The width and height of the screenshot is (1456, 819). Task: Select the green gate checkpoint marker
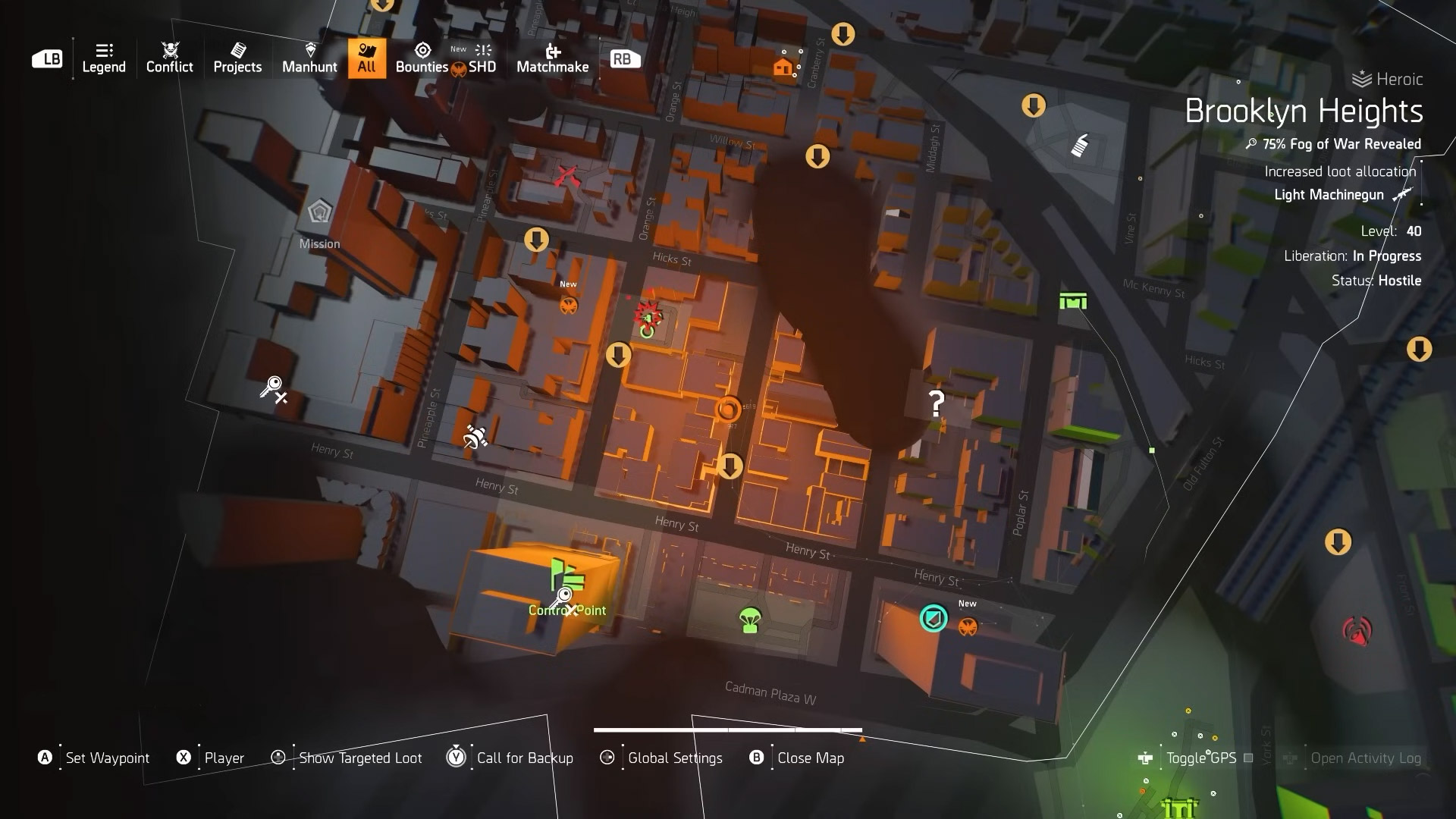1073,302
